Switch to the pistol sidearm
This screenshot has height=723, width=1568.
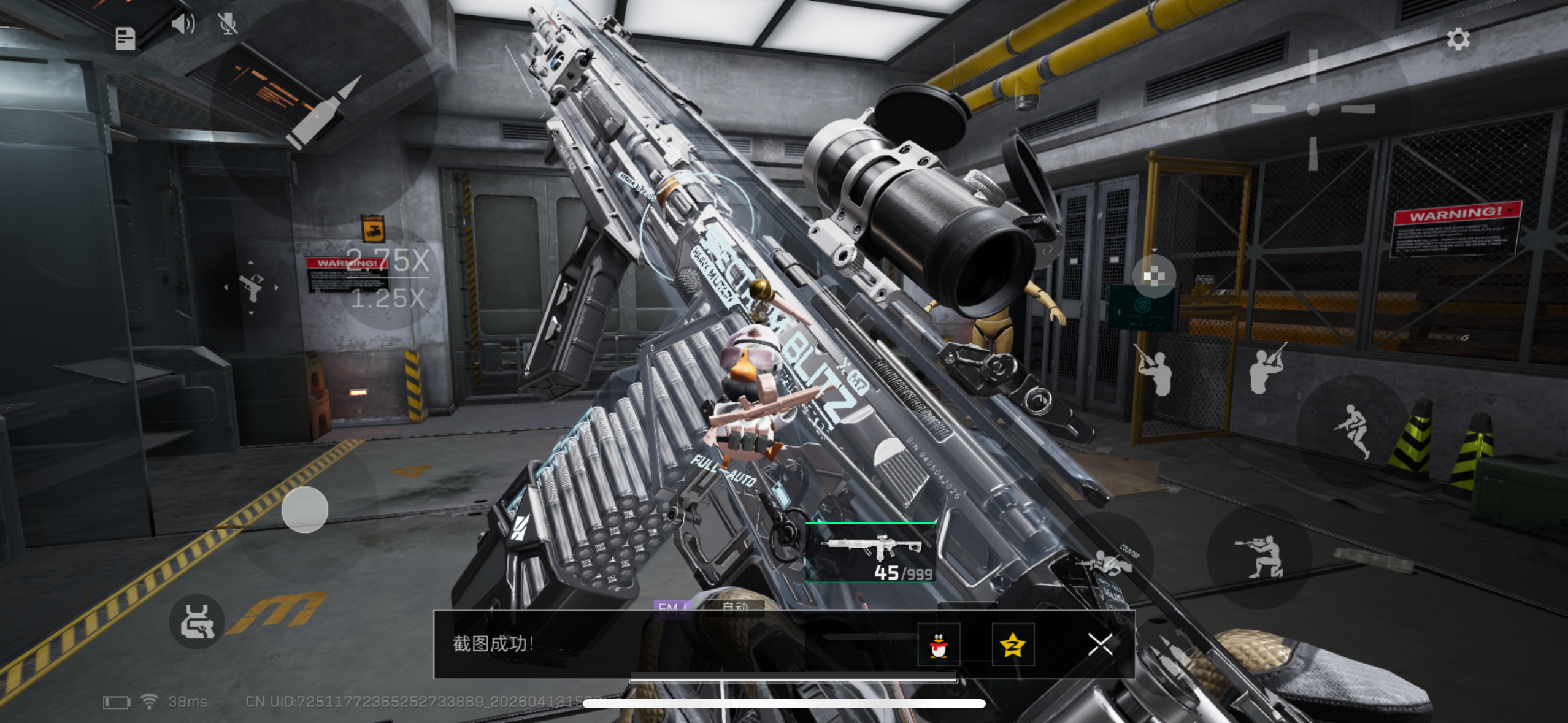[x=251, y=287]
